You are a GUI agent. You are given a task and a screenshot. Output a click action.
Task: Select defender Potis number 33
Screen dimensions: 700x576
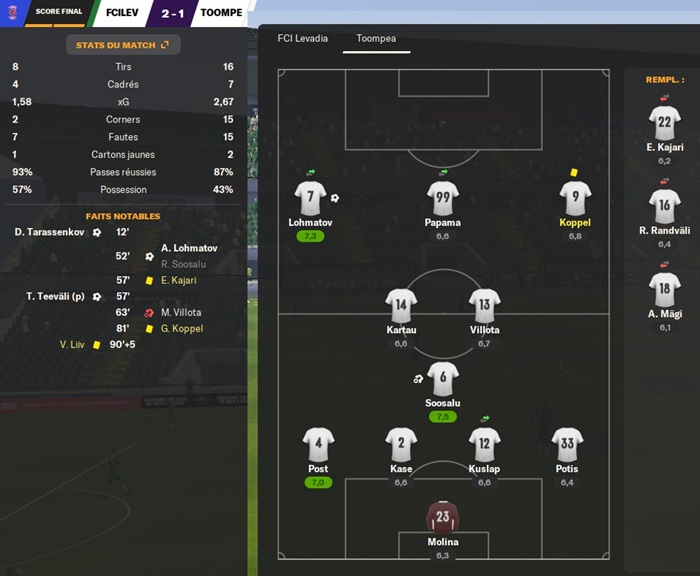click(x=568, y=444)
